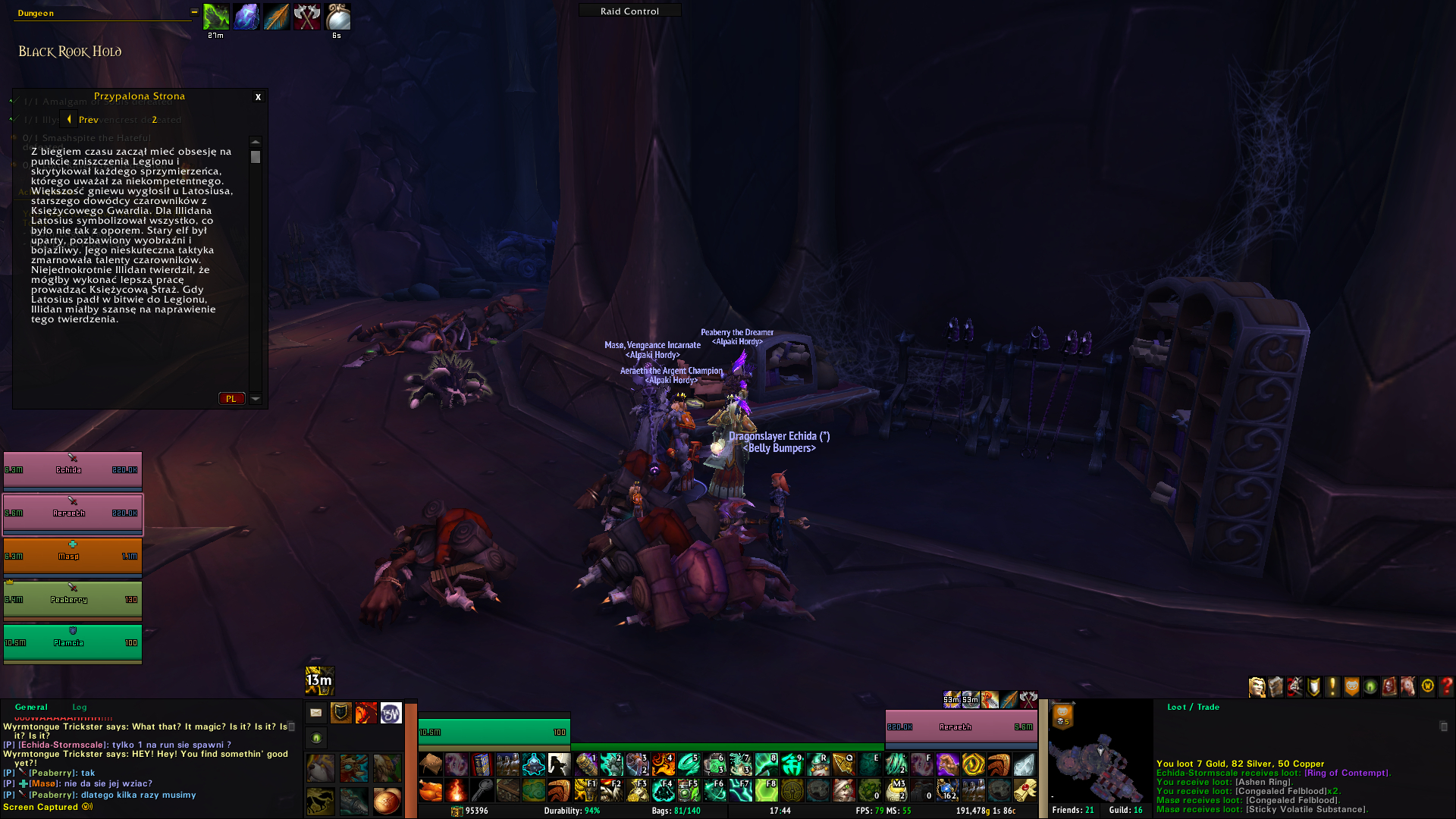Open the Guild roster counter
Image resolution: width=1456 pixels, height=819 pixels.
tap(1125, 811)
